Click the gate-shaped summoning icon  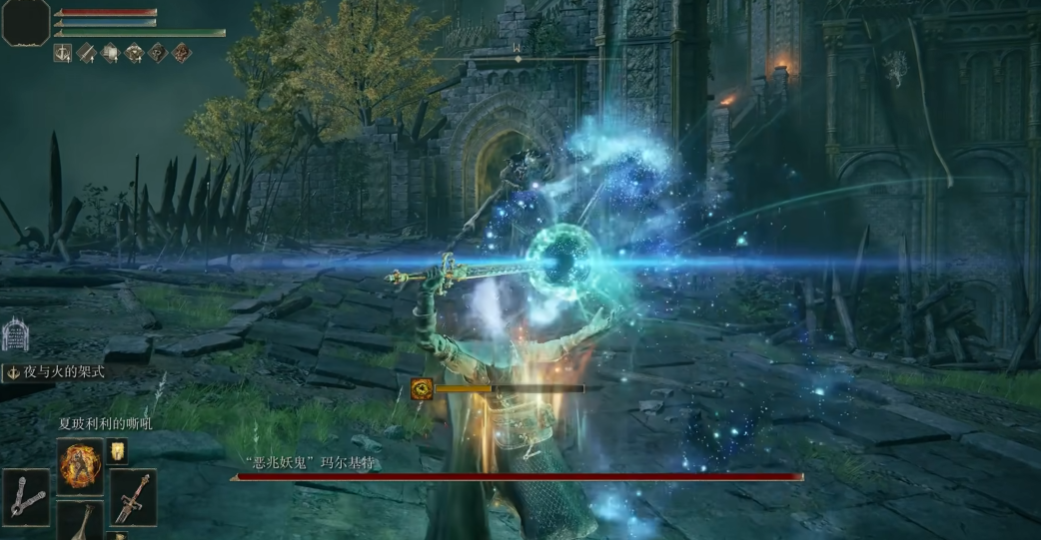coord(15,335)
